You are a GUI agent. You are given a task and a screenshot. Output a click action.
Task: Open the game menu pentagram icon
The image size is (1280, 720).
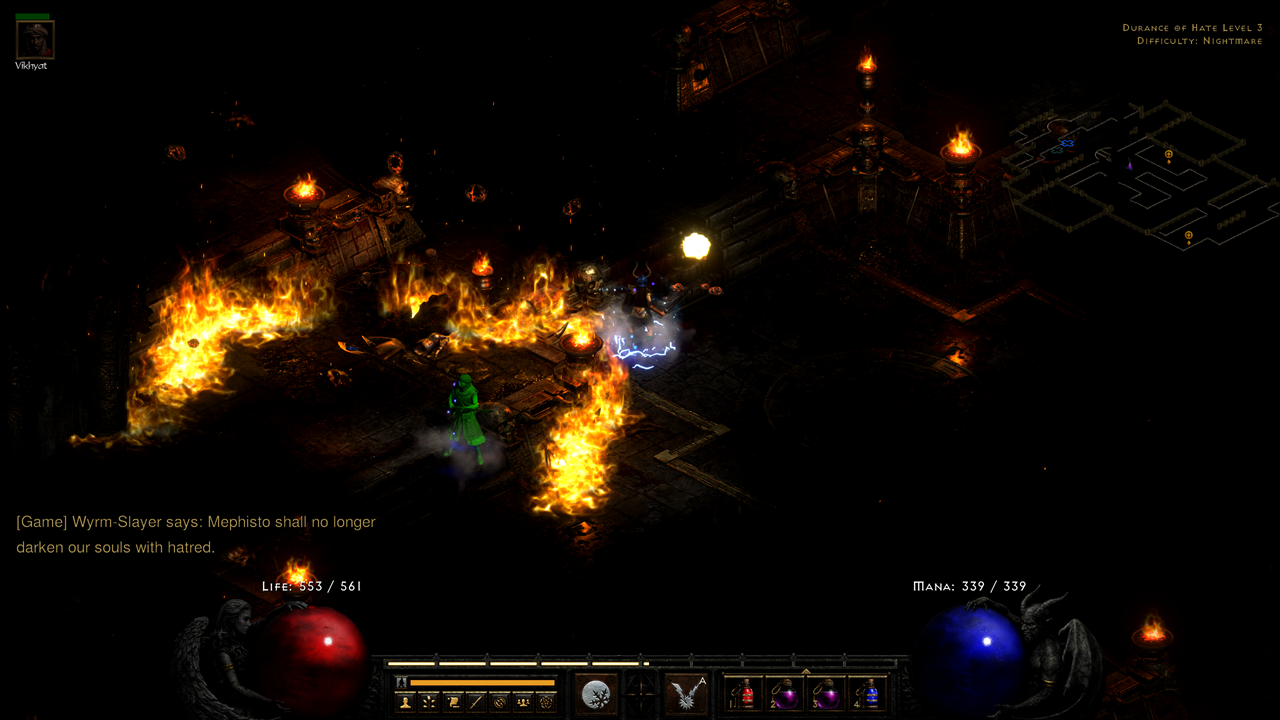pos(547,700)
